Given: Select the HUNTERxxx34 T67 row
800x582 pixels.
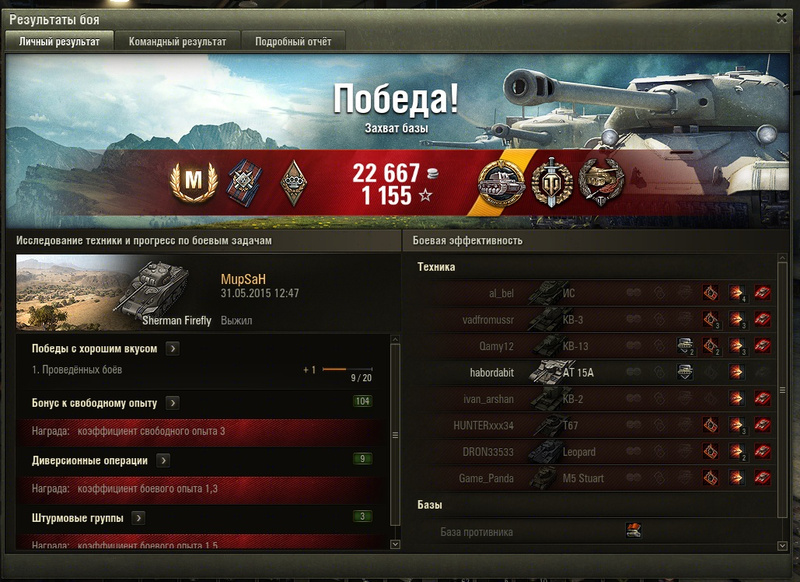Looking at the screenshot, I should (590, 425).
